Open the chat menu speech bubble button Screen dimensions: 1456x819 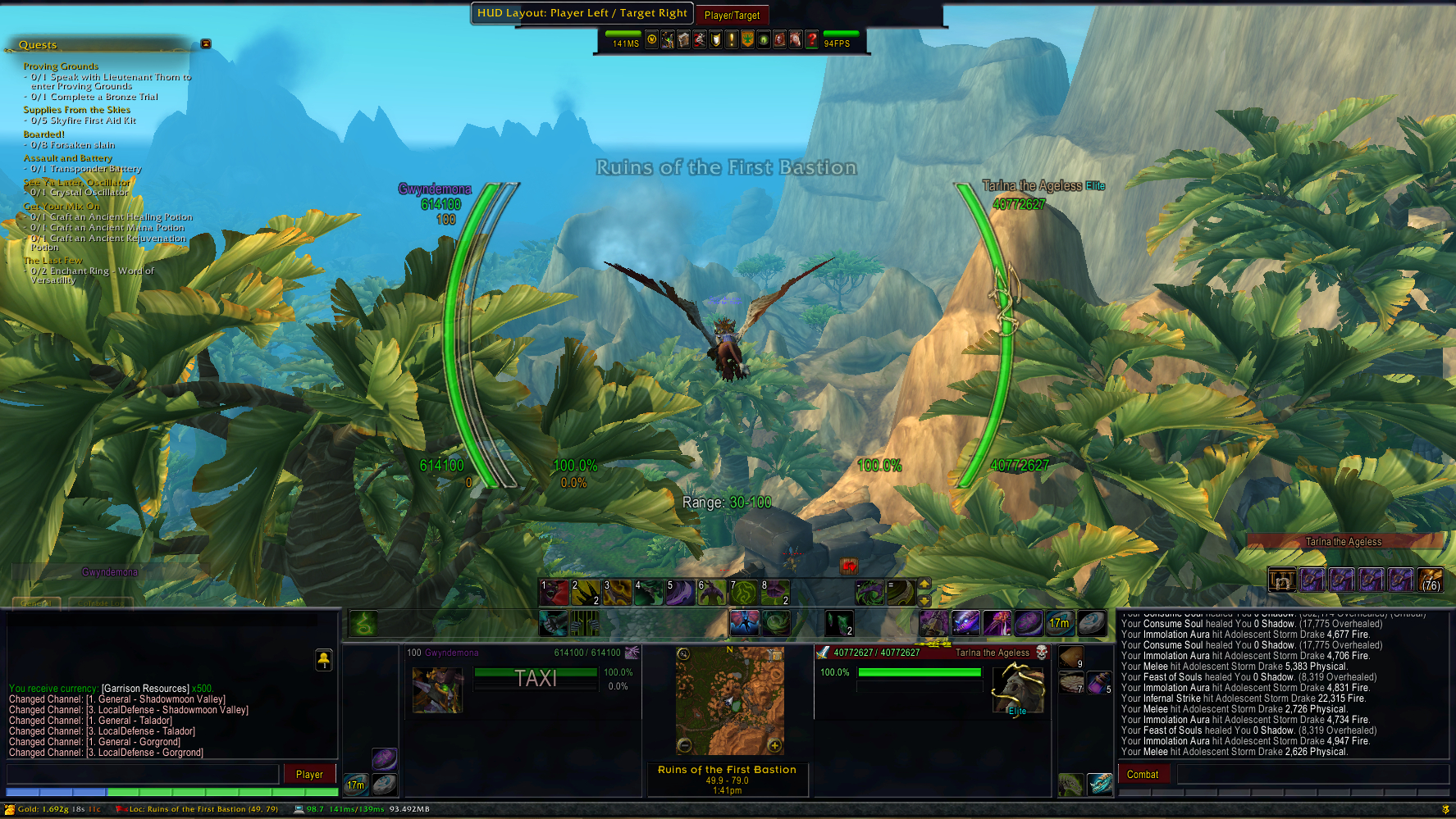tap(324, 660)
